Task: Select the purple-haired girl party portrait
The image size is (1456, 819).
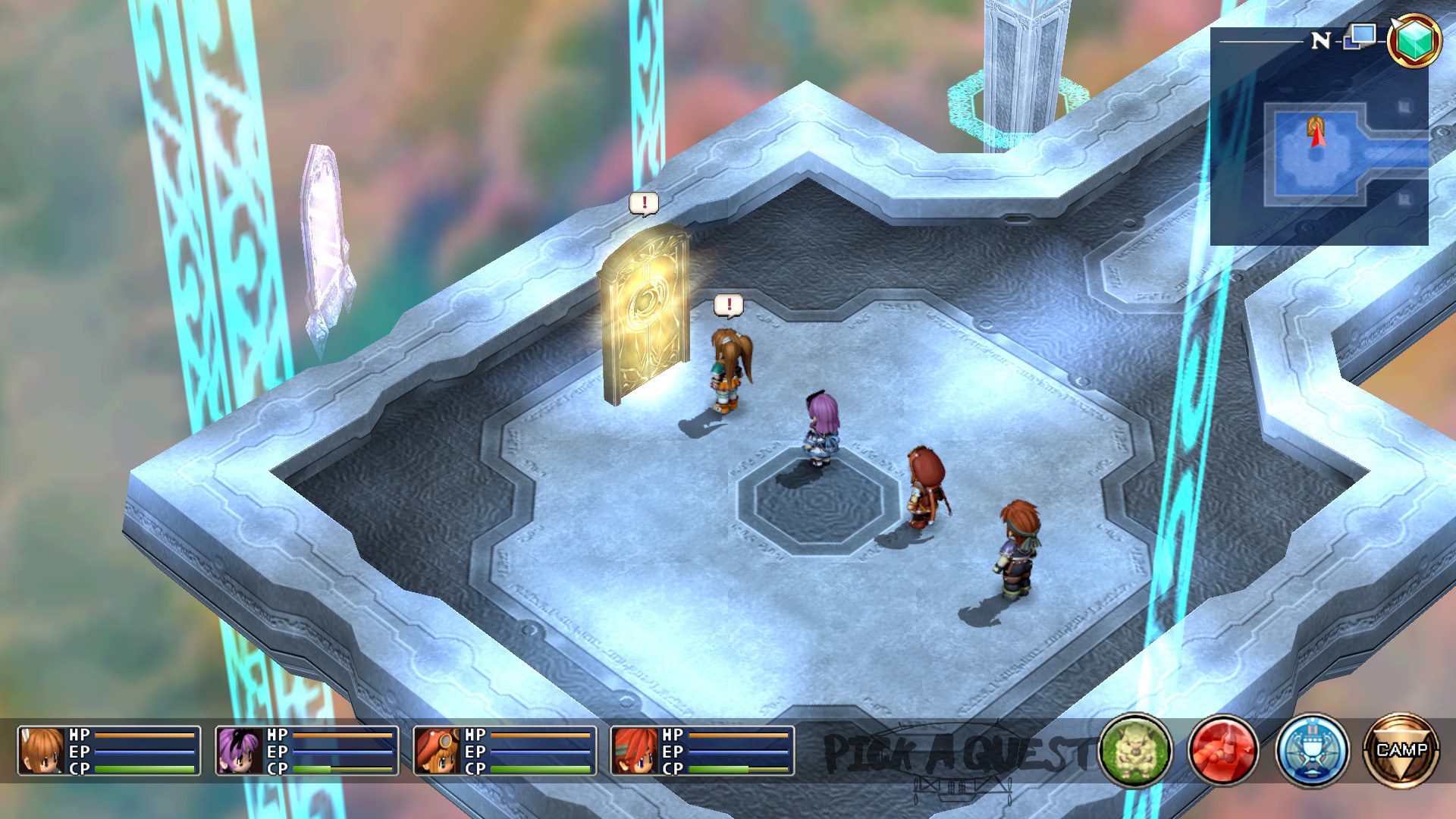Action: click(240, 751)
